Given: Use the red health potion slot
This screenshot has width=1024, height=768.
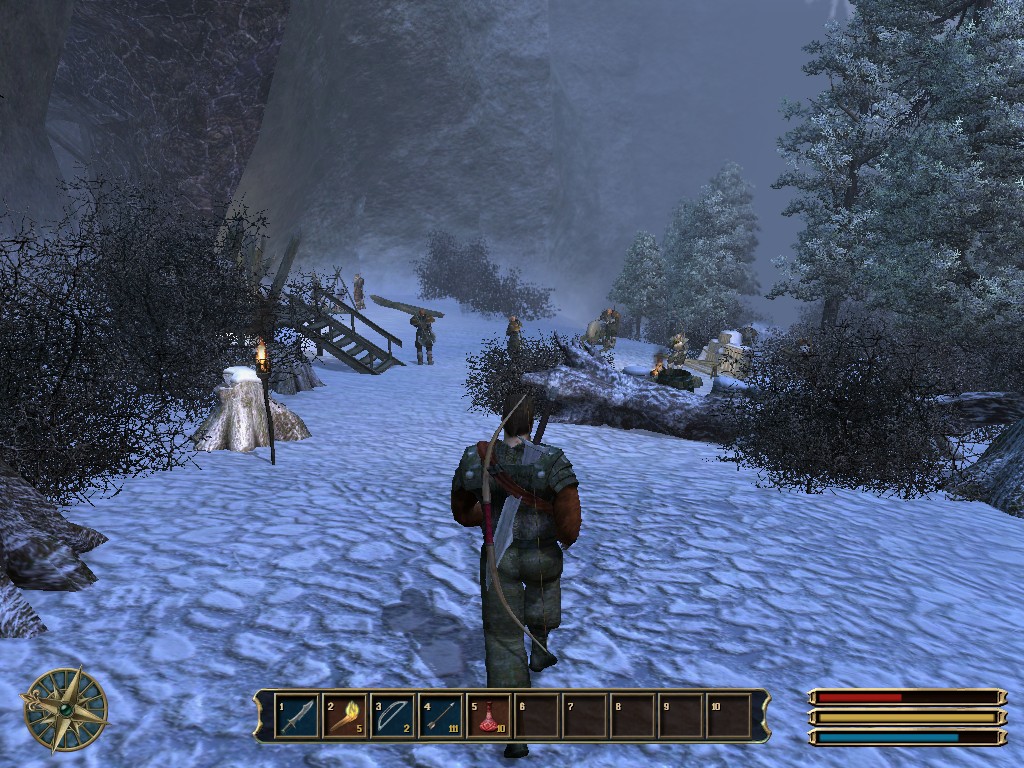Looking at the screenshot, I should (x=489, y=716).
